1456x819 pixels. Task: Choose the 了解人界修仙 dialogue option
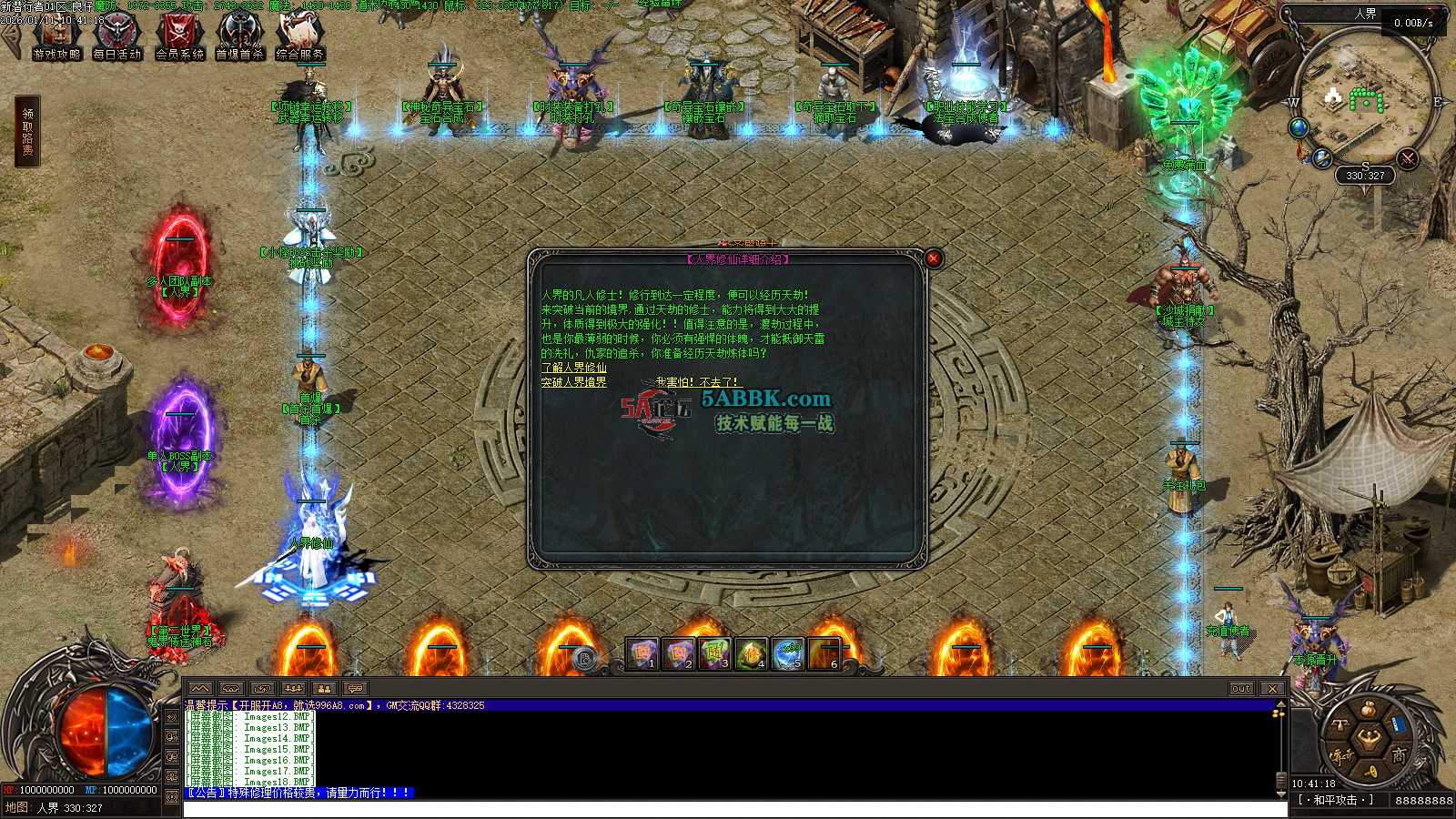[x=573, y=368]
